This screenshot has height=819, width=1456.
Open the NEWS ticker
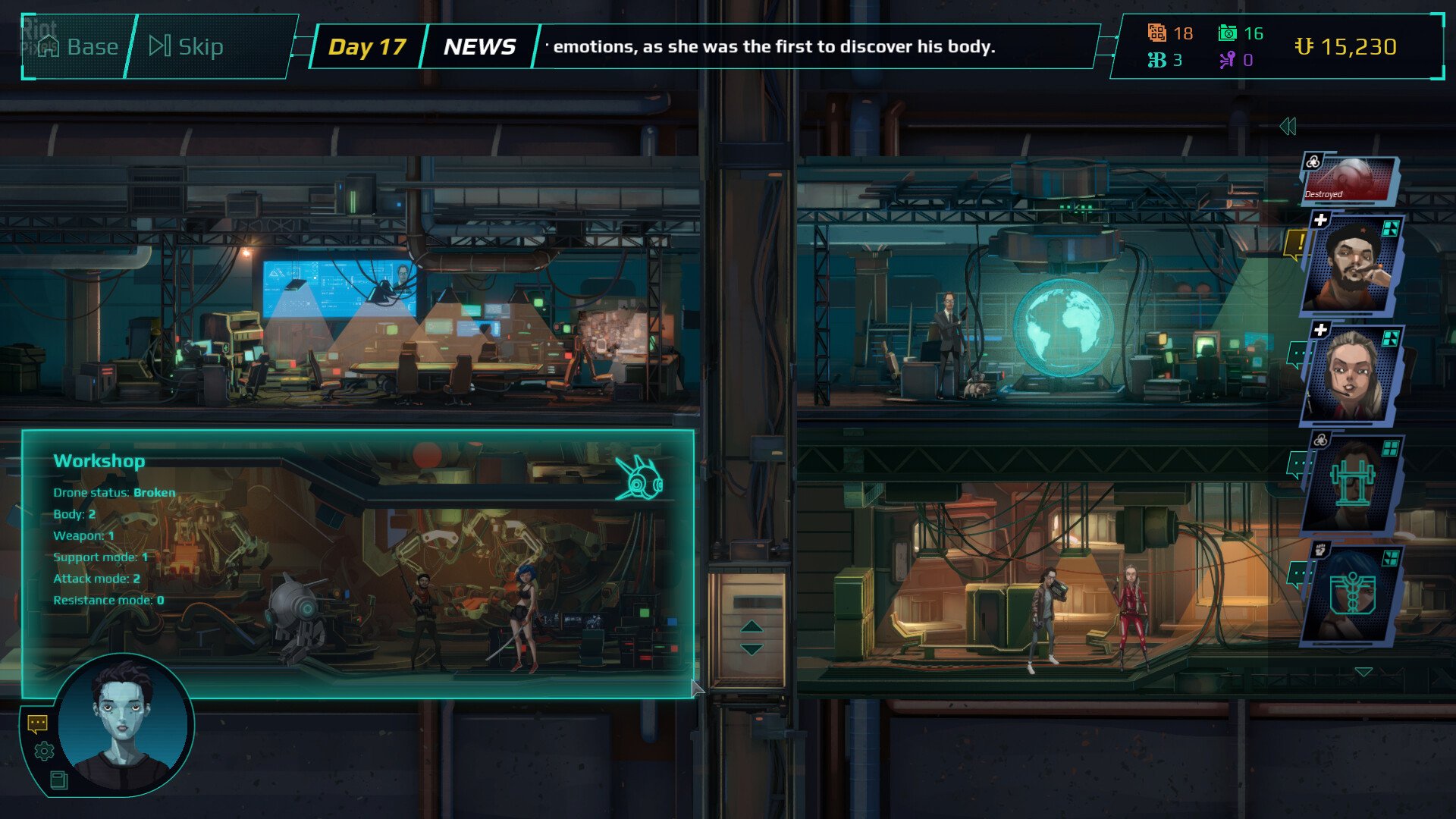(479, 47)
